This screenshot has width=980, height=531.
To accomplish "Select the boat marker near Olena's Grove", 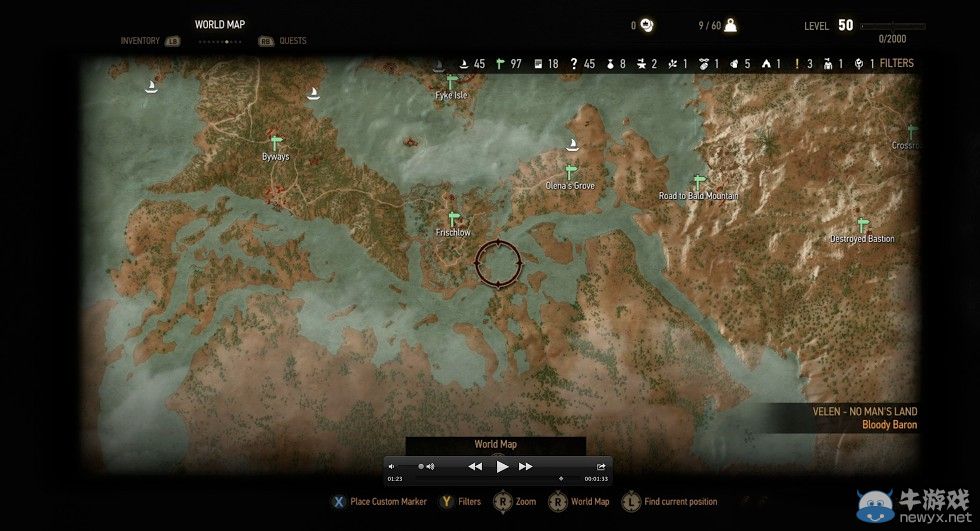I will point(574,145).
